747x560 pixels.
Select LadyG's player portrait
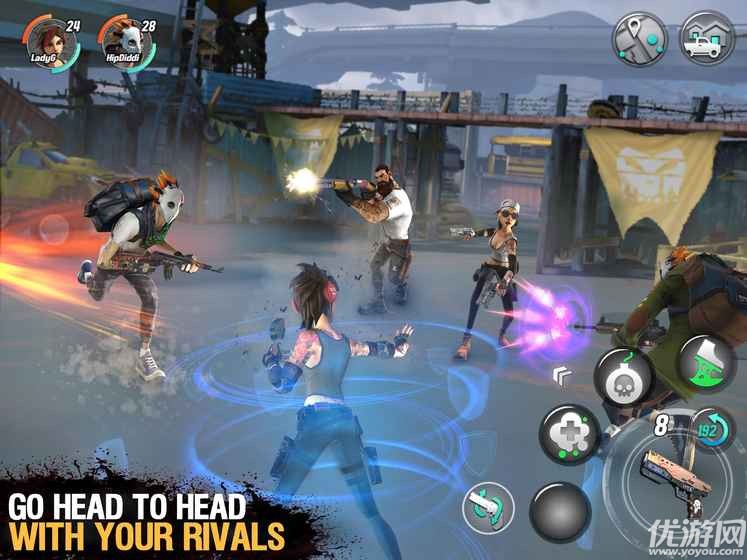[46, 43]
